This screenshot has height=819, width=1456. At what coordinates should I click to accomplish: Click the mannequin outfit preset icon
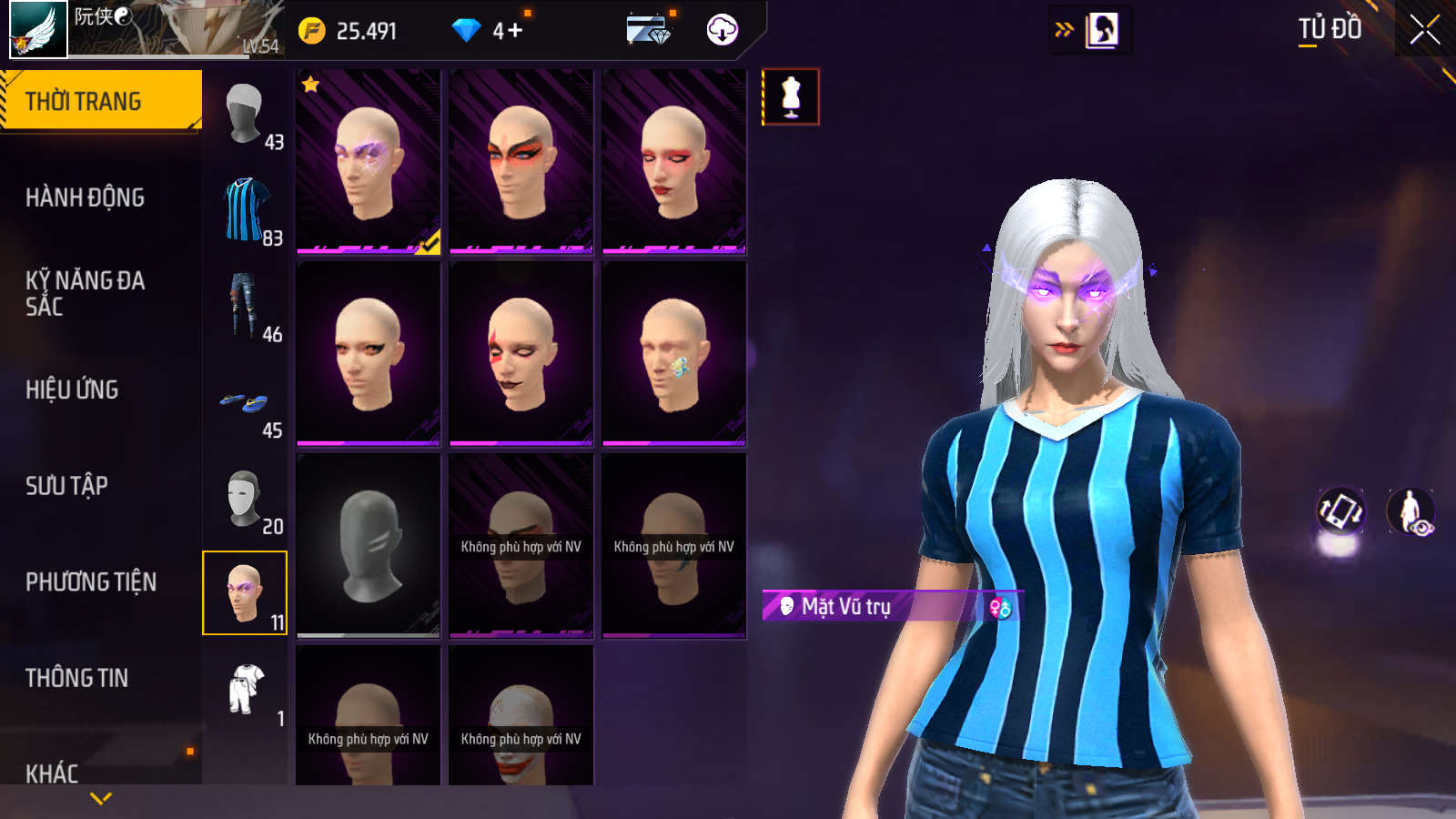tap(791, 96)
